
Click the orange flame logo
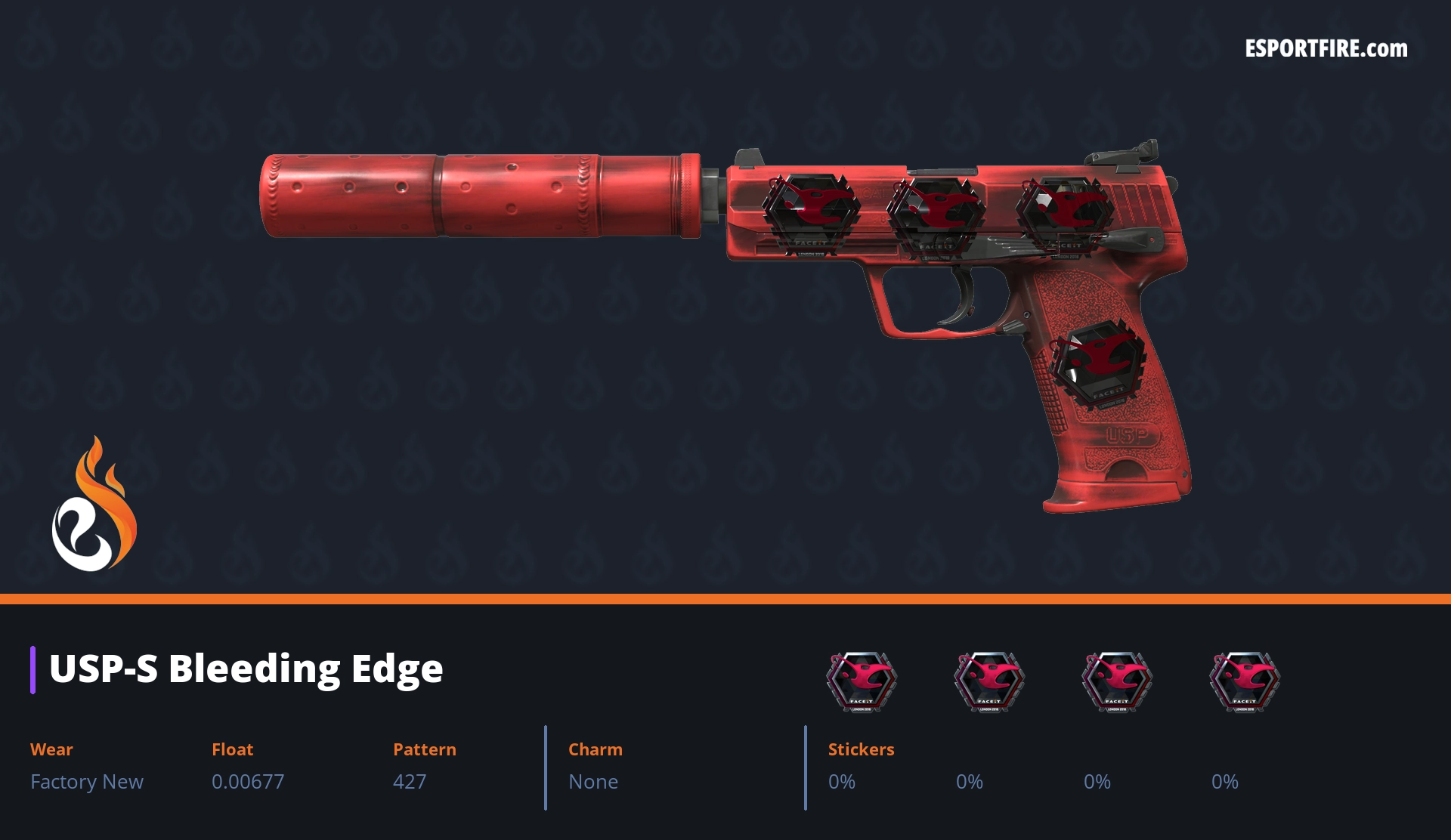point(94,505)
